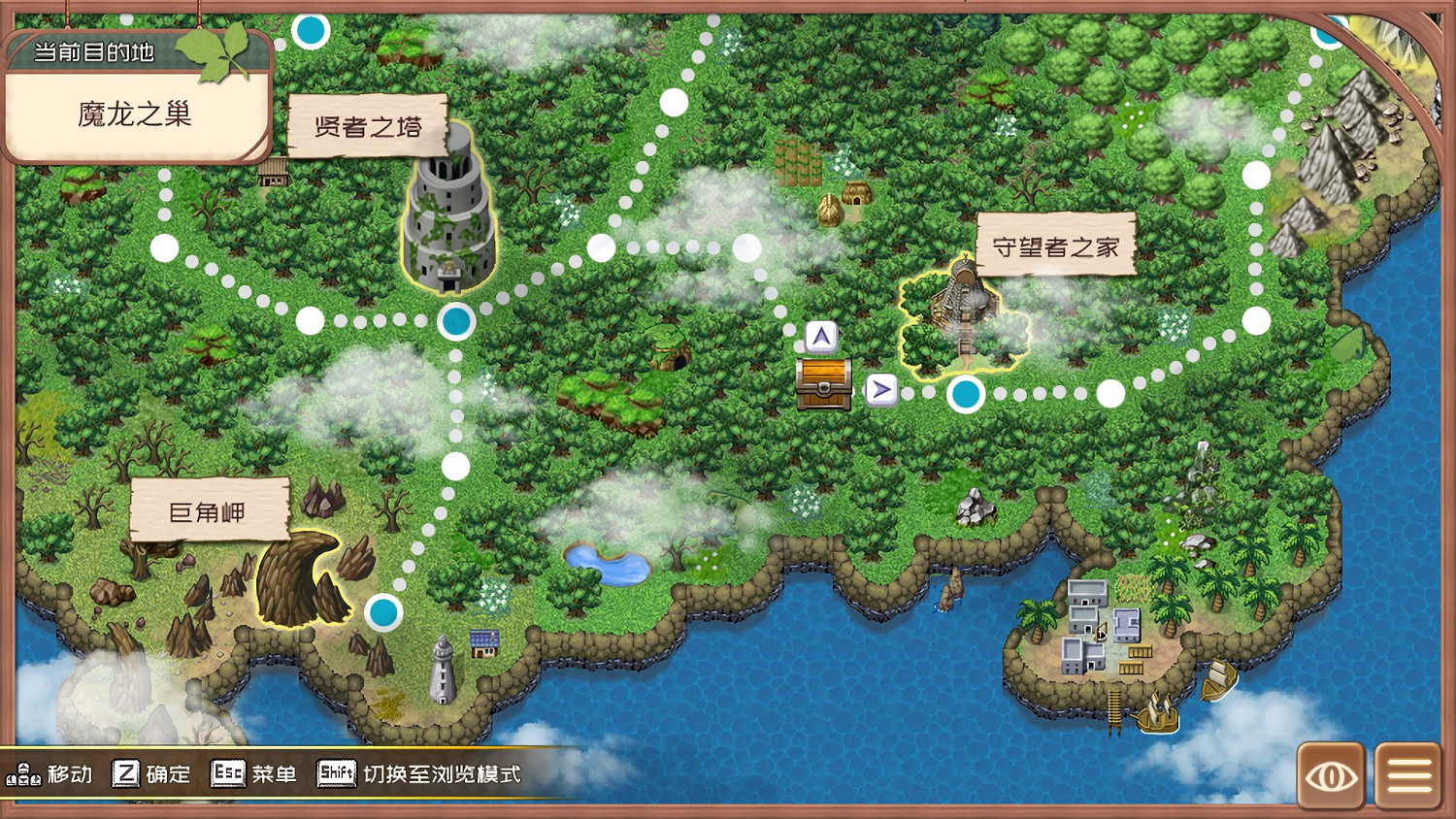Select the 贤者之塔 tower icon
Image resolution: width=1456 pixels, height=819 pixels.
pyautogui.click(x=448, y=223)
